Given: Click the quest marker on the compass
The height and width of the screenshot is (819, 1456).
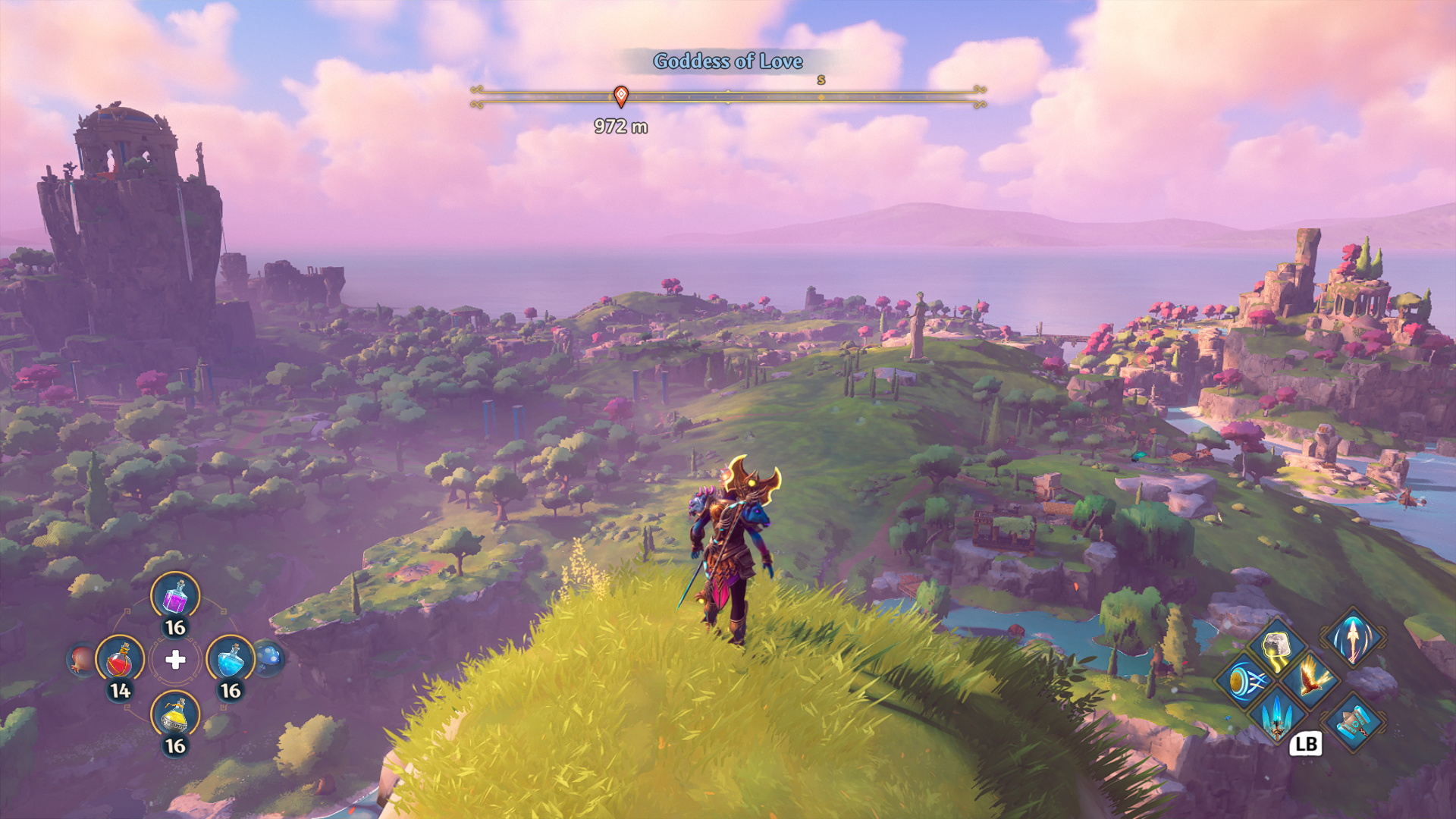Looking at the screenshot, I should (x=621, y=96).
